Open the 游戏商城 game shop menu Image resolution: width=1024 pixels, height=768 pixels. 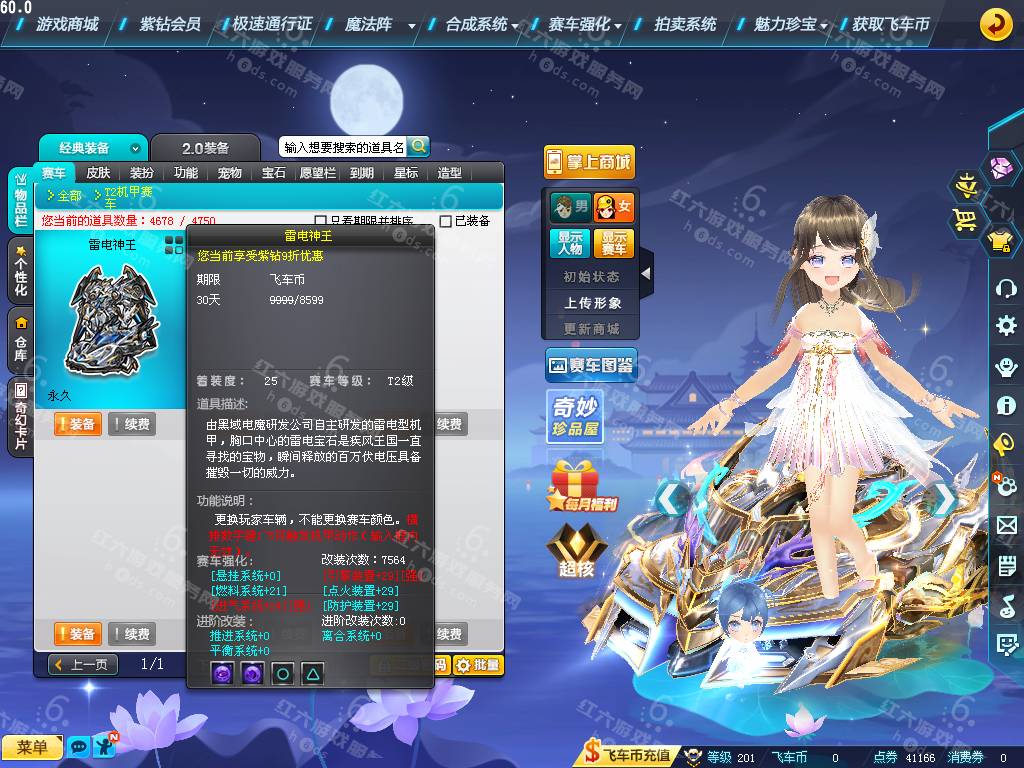point(67,24)
